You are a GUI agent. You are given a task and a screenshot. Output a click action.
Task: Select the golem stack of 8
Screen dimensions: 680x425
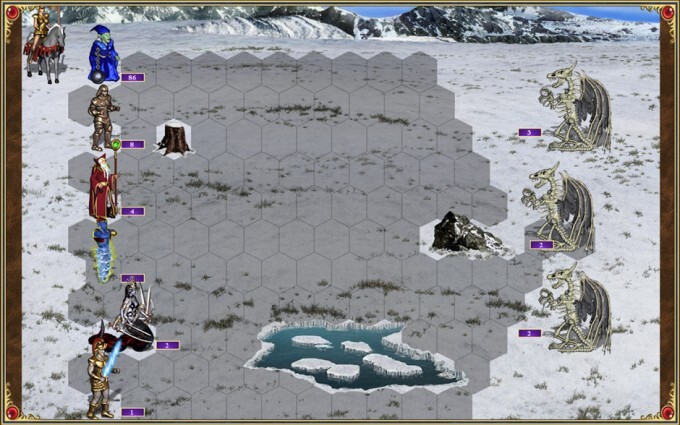tap(102, 117)
